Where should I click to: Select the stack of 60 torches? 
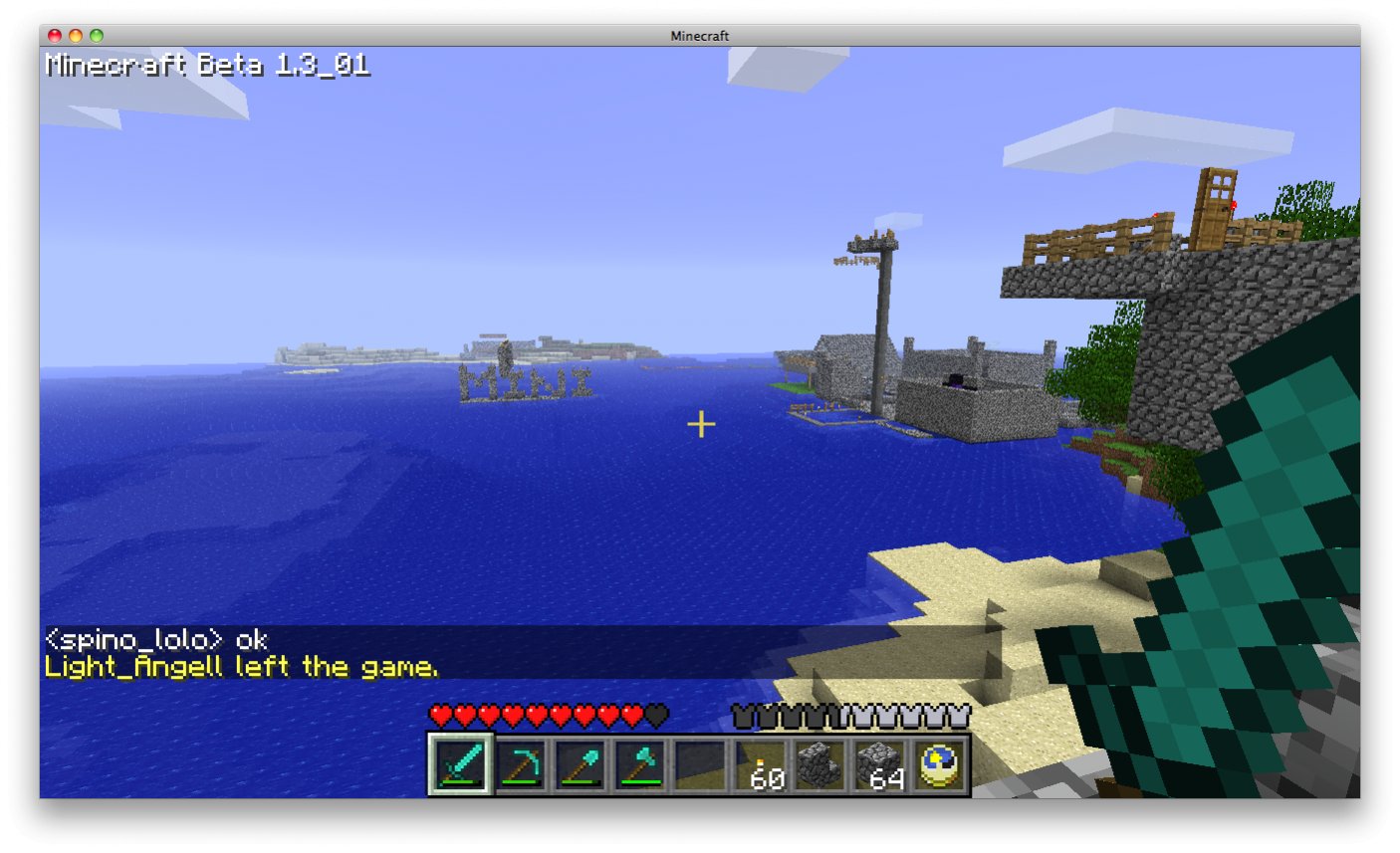[761, 765]
